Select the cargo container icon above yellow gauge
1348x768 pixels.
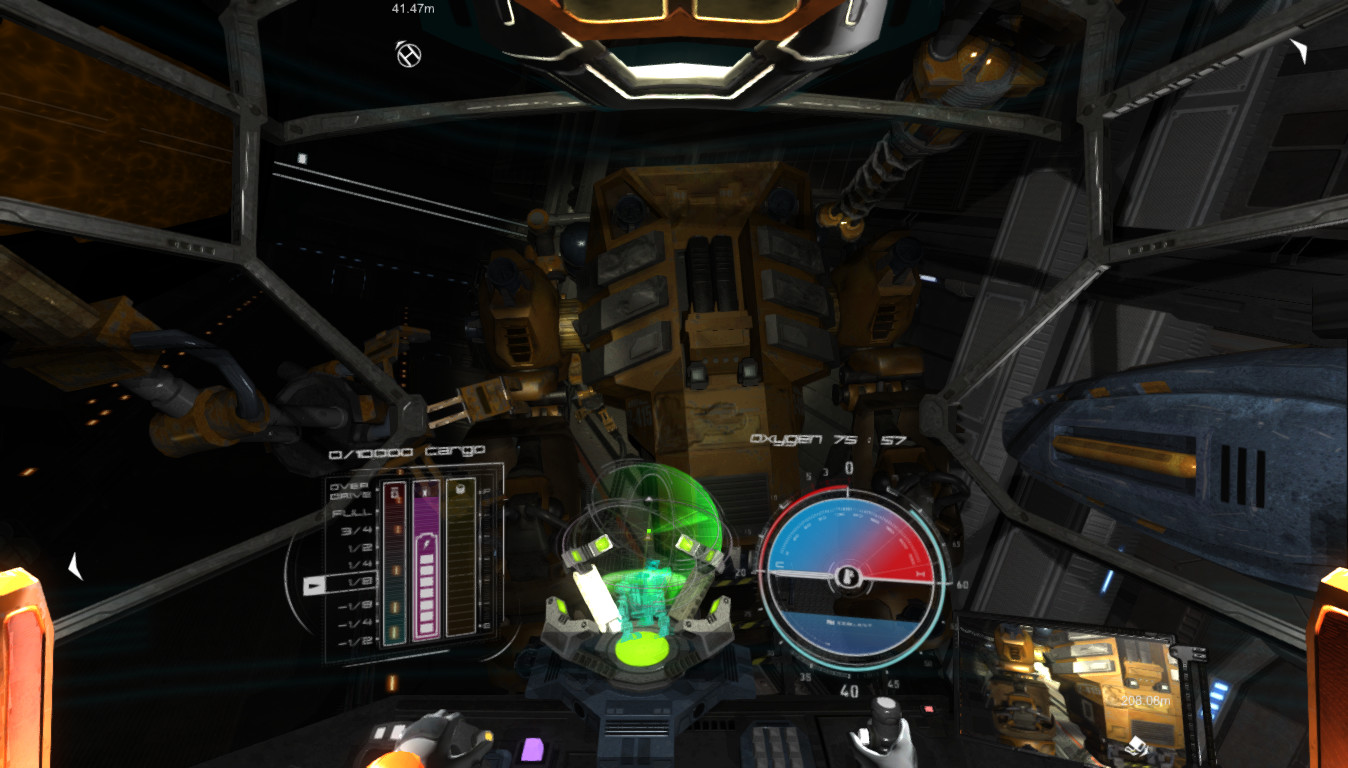[461, 490]
